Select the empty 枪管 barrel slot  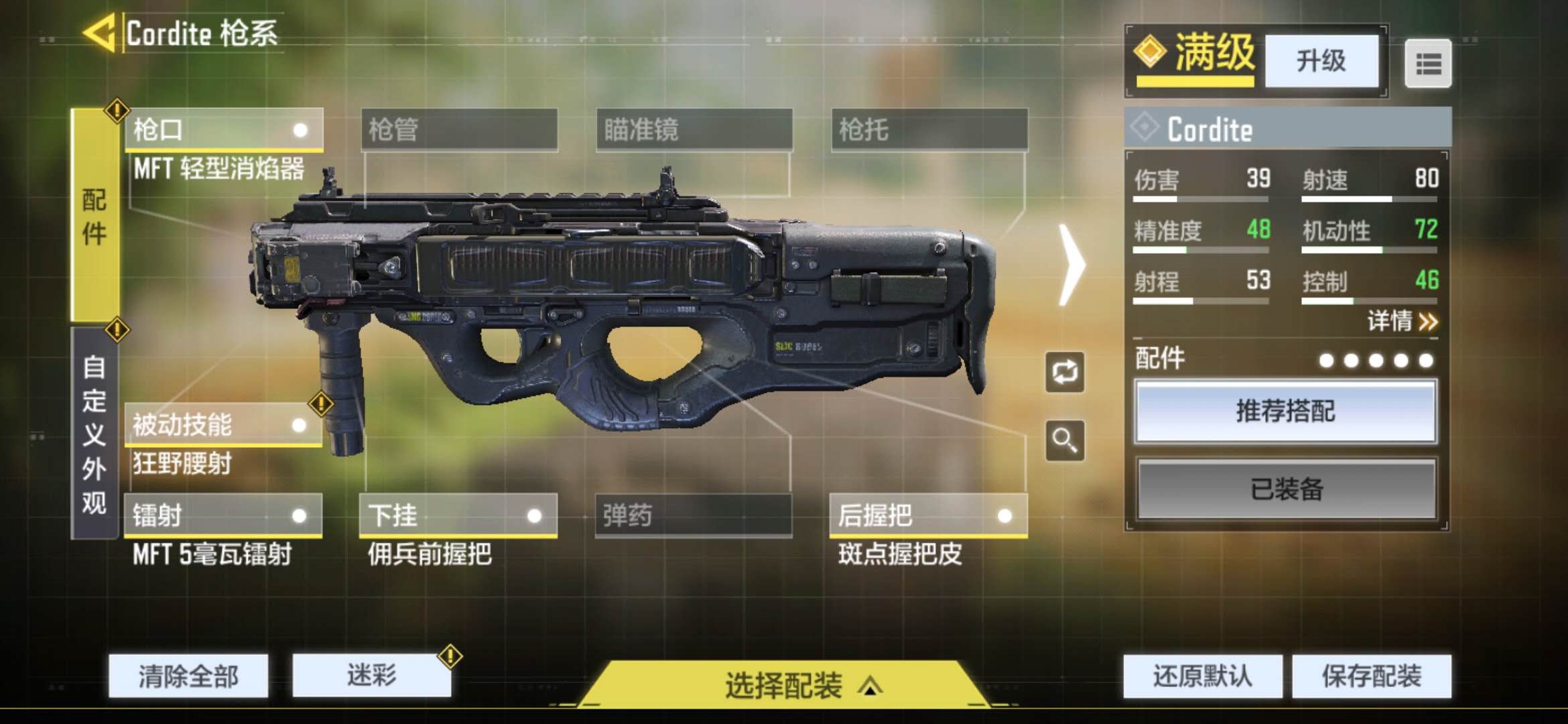click(x=459, y=129)
